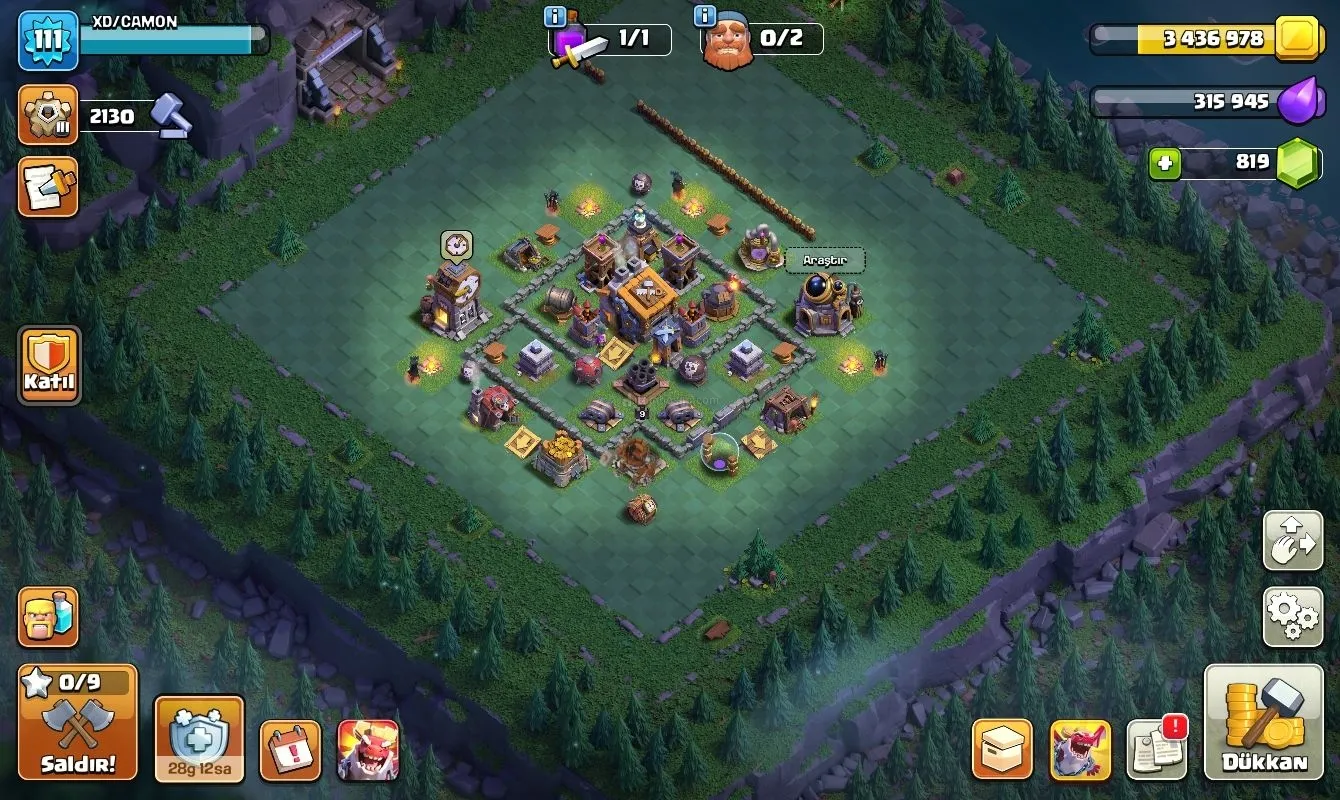The height and width of the screenshot is (800, 1340).
Task: Tap the Katıl clan shield button
Action: (49, 365)
